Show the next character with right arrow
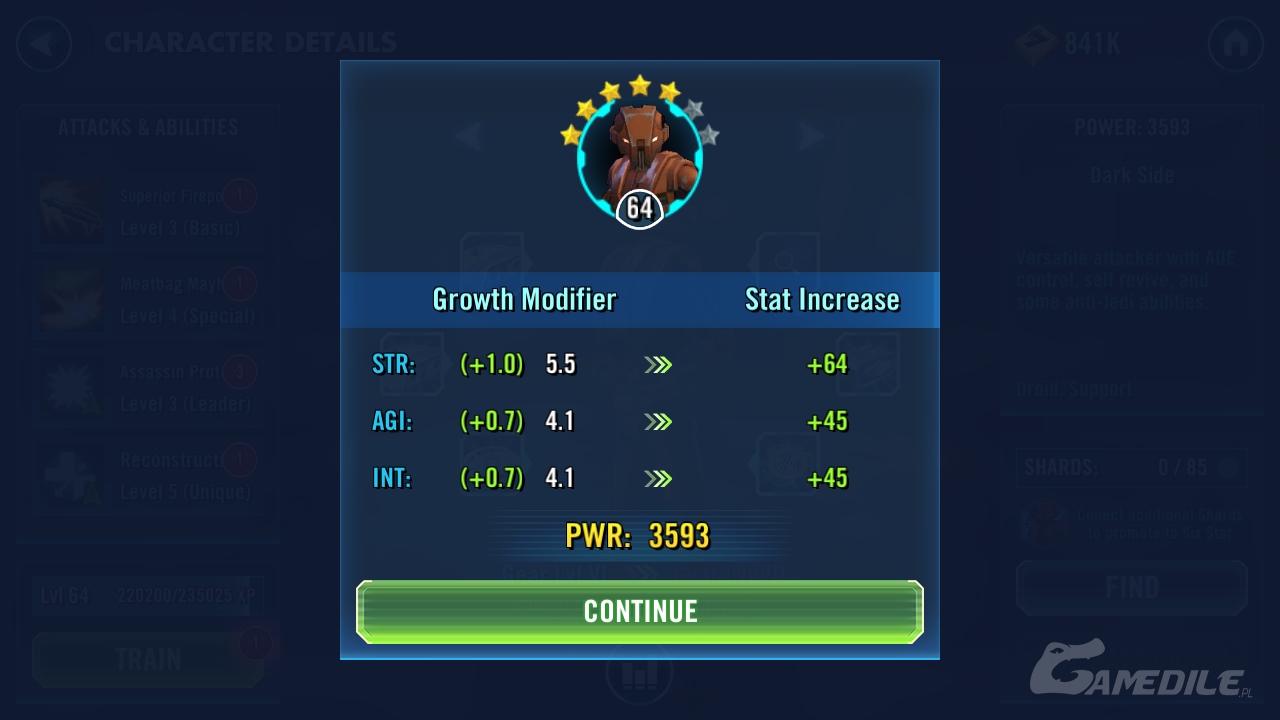Viewport: 1280px width, 720px height. click(811, 136)
